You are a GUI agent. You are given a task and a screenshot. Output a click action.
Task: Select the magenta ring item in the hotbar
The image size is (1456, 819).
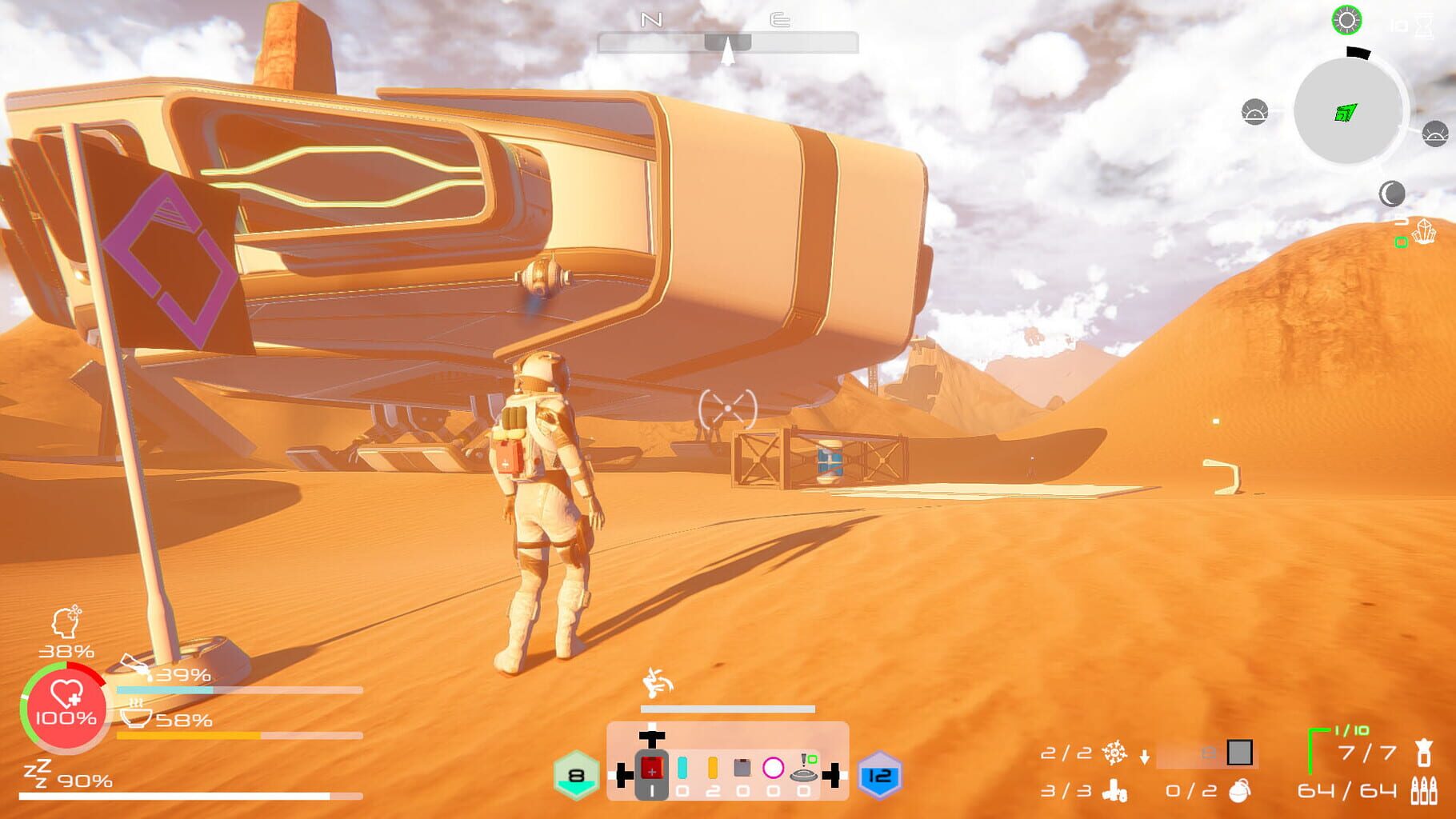click(x=774, y=767)
